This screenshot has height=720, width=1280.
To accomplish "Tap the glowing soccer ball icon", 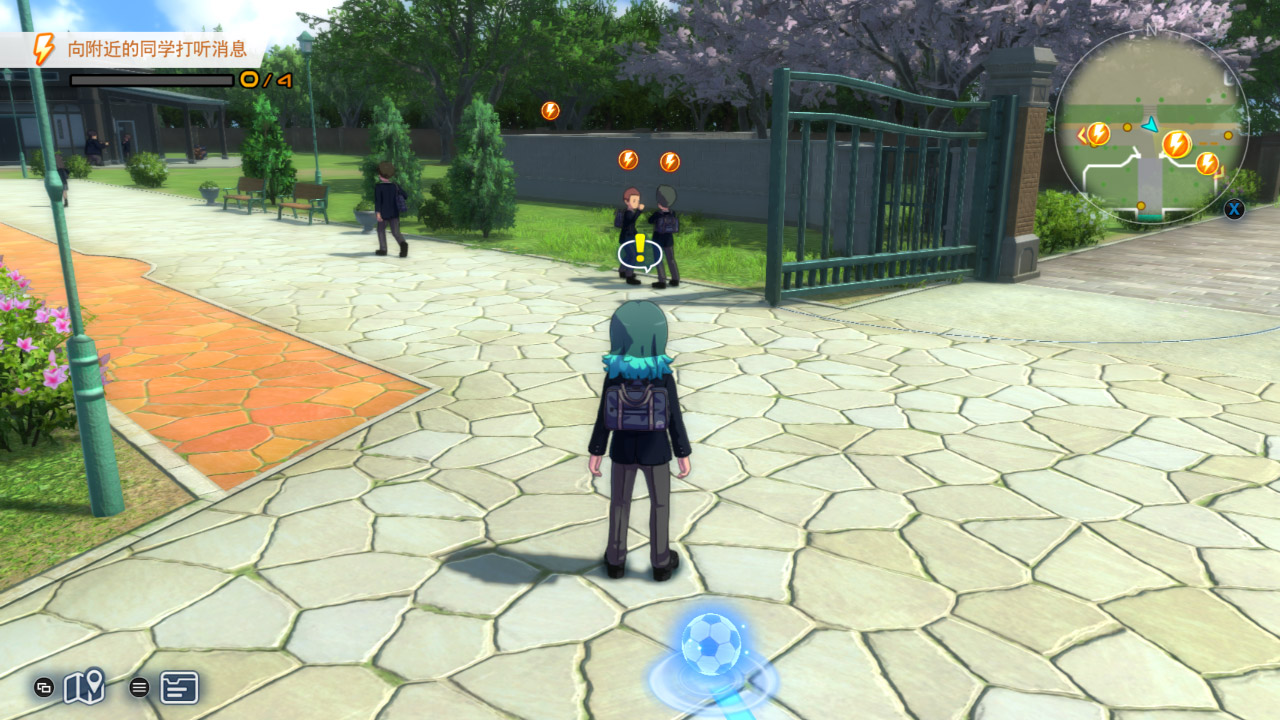I will point(711,644).
